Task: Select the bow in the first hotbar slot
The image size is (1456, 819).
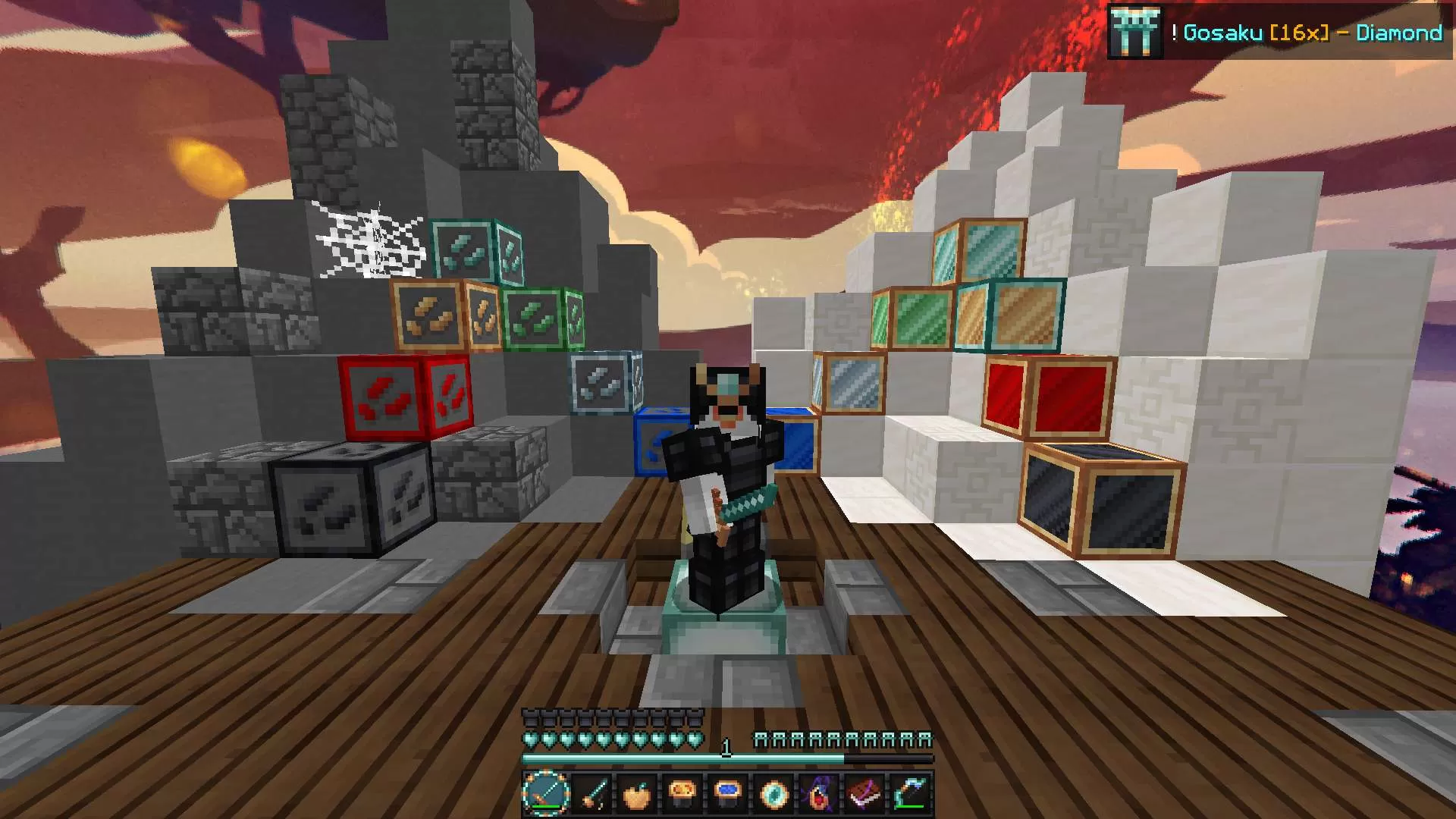Action: click(x=544, y=795)
